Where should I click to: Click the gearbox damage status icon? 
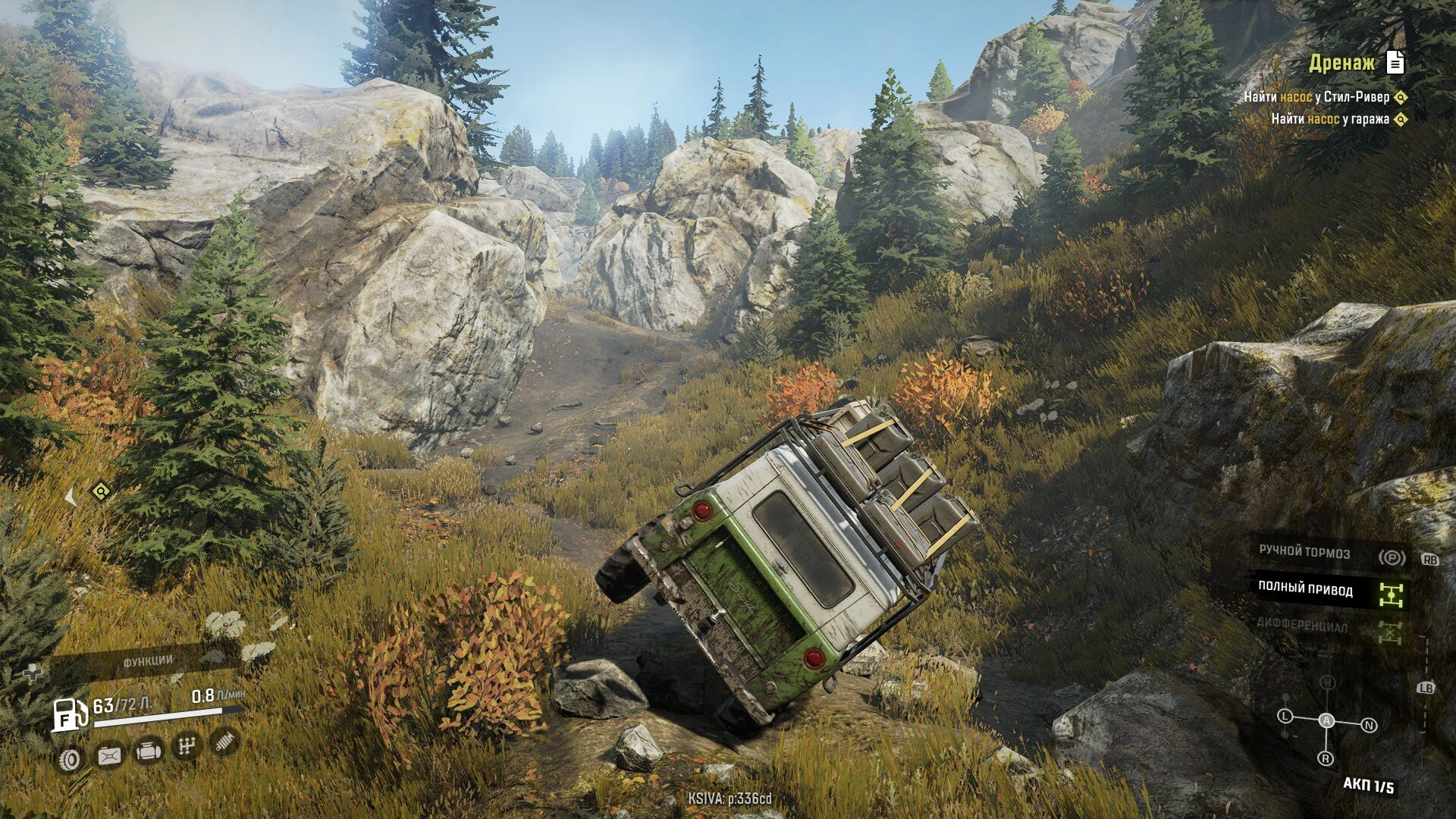[186, 747]
